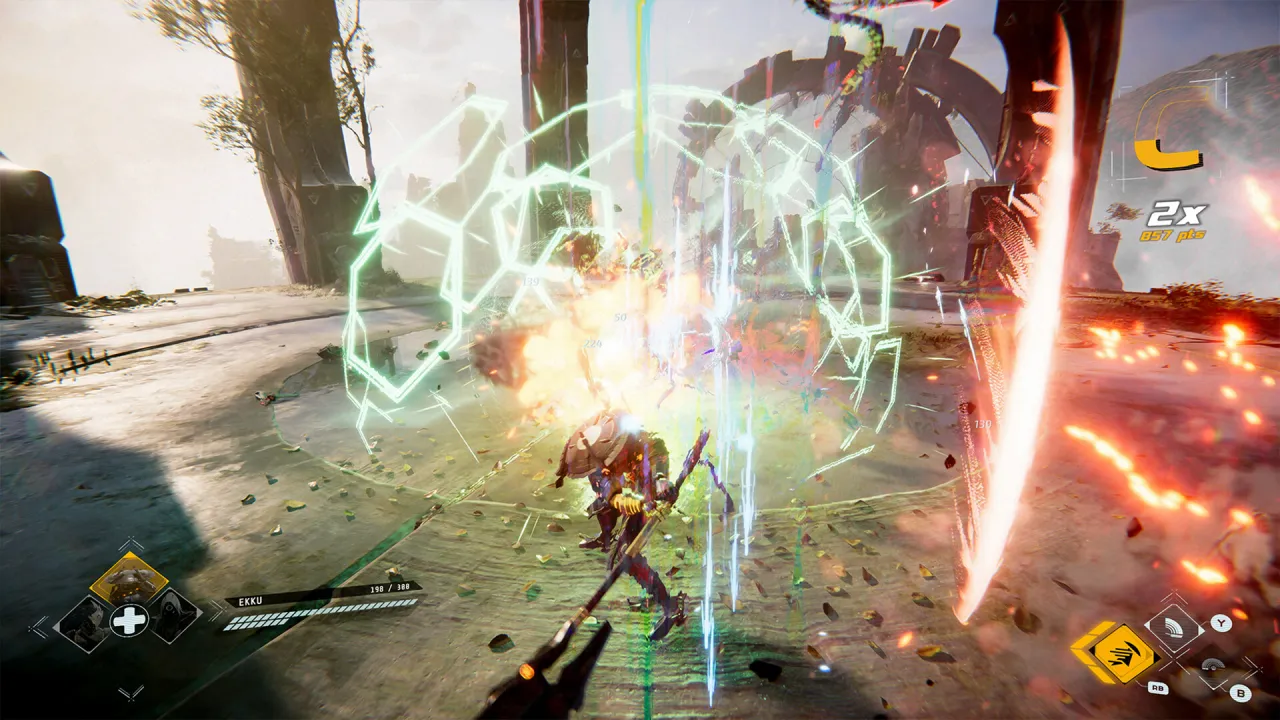Click the B-button gauge ability icon
Image resolution: width=1280 pixels, height=720 pixels.
tap(1214, 666)
